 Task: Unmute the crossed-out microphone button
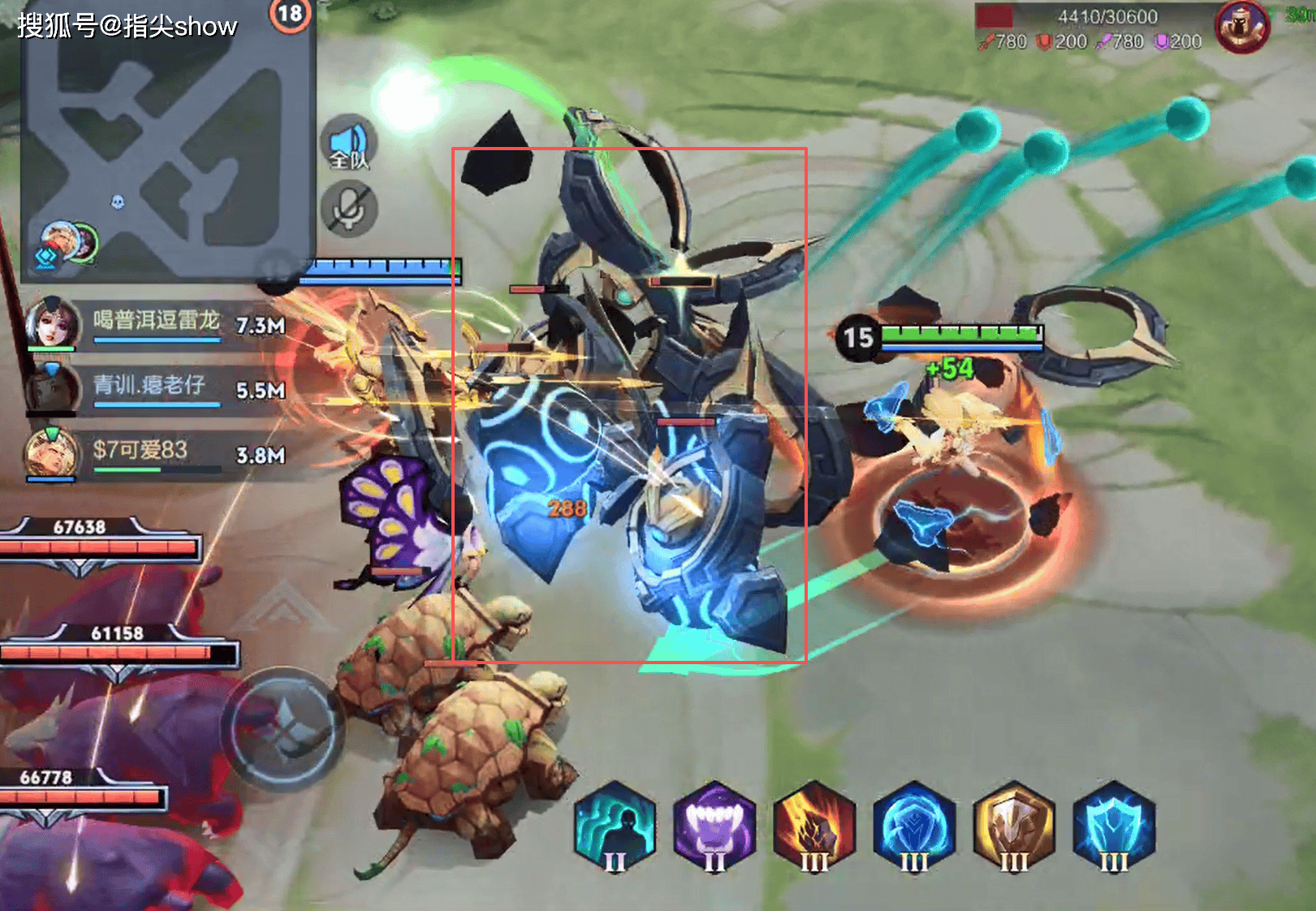(349, 209)
